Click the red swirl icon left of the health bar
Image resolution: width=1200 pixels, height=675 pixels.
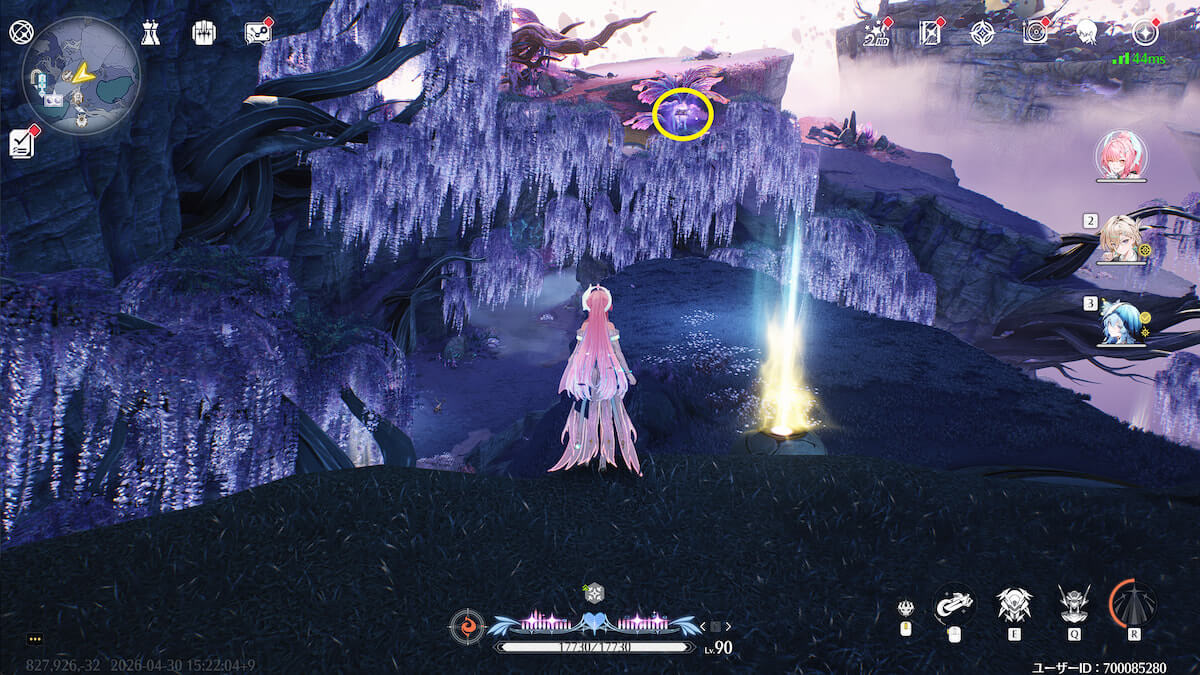point(465,626)
